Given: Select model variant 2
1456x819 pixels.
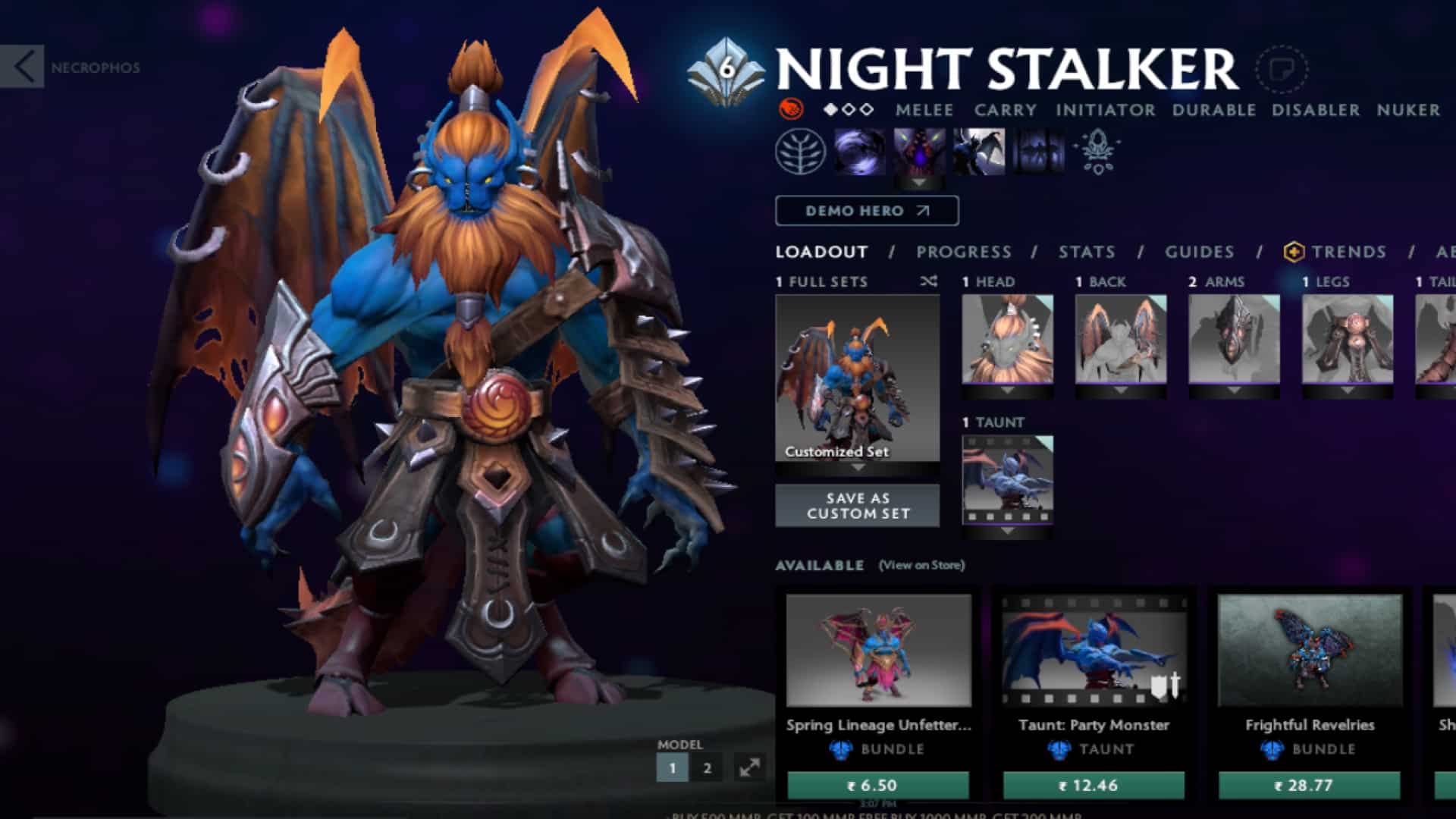Looking at the screenshot, I should tap(707, 767).
